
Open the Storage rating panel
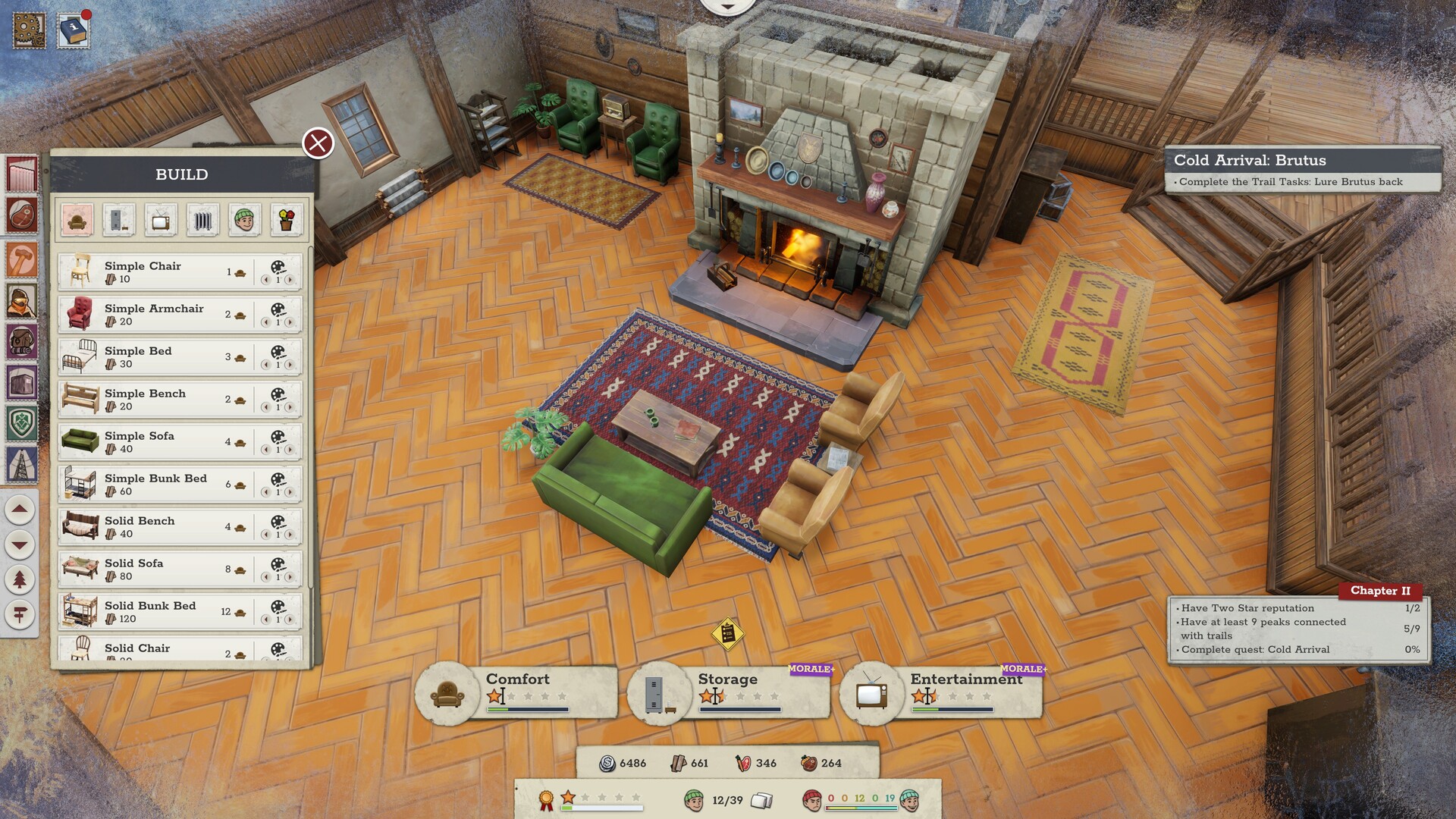(x=730, y=691)
